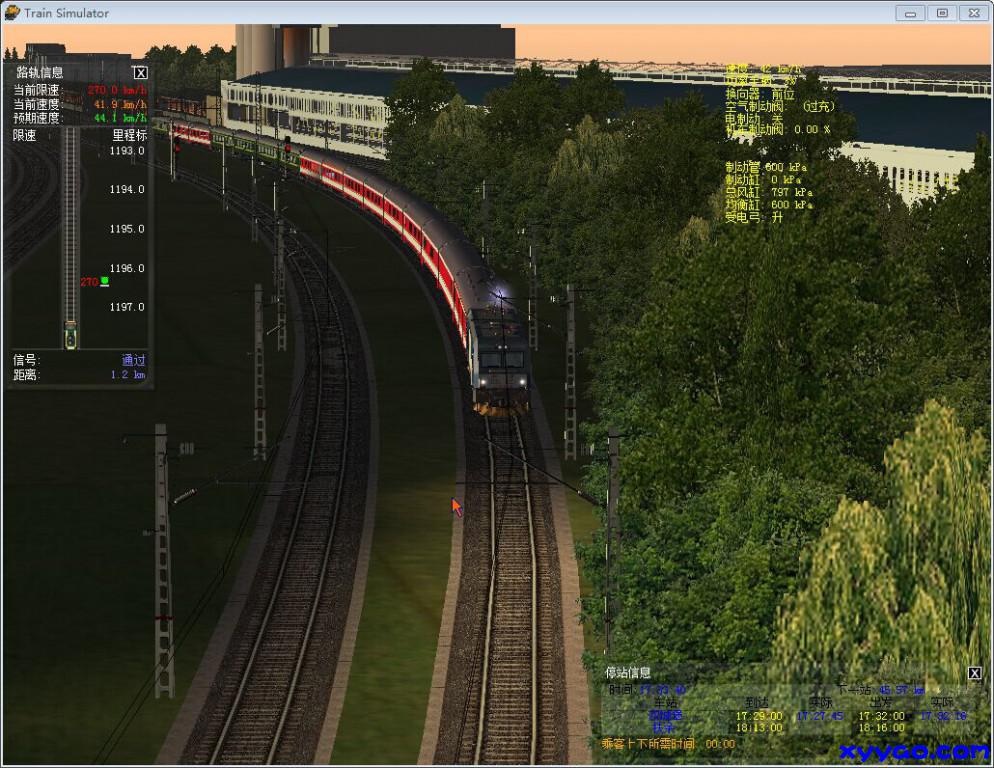The width and height of the screenshot is (994, 768).
Task: Maximize the Train Simulator window
Action: click(941, 13)
